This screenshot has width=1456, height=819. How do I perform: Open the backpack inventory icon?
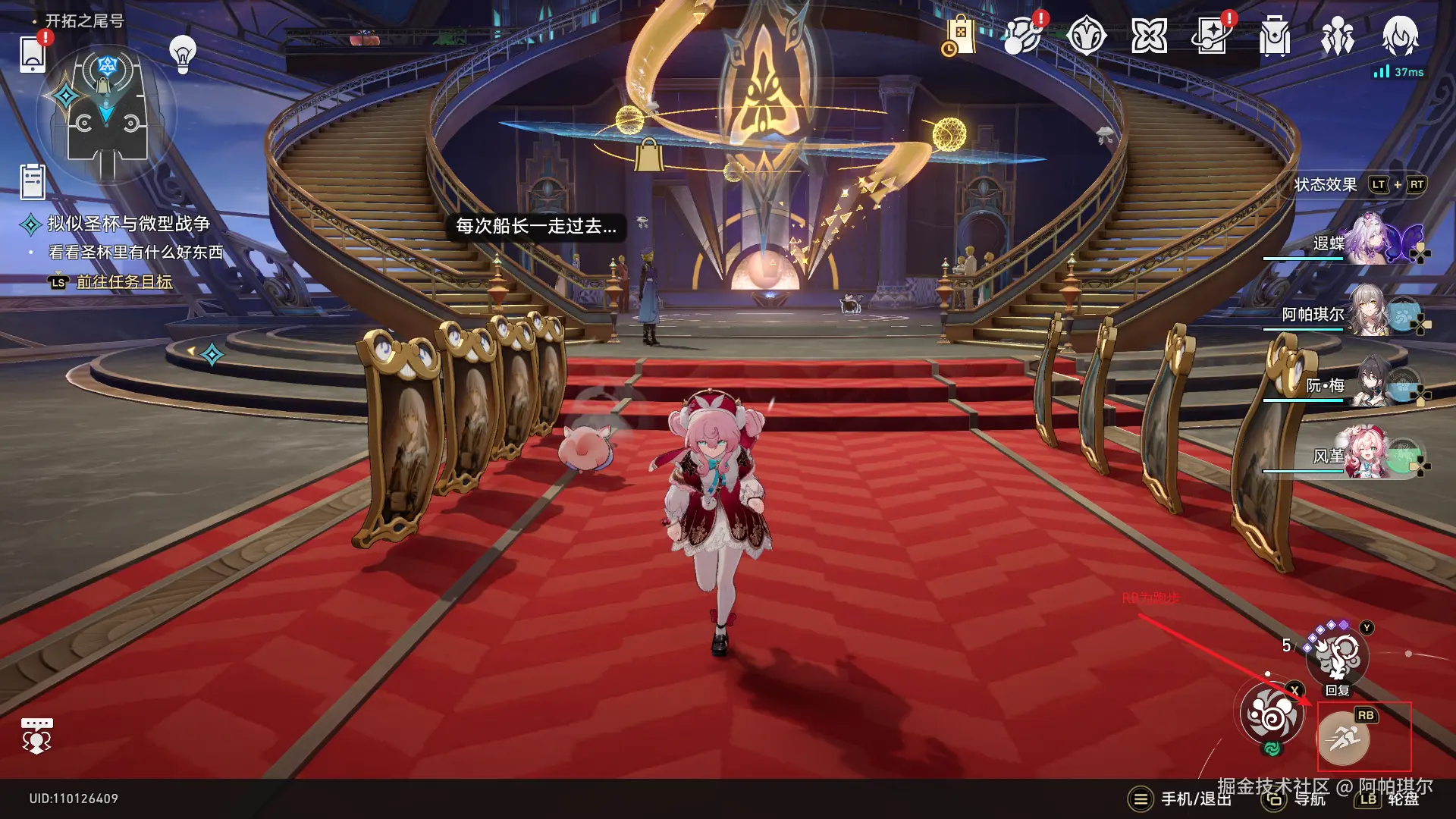click(x=1274, y=34)
